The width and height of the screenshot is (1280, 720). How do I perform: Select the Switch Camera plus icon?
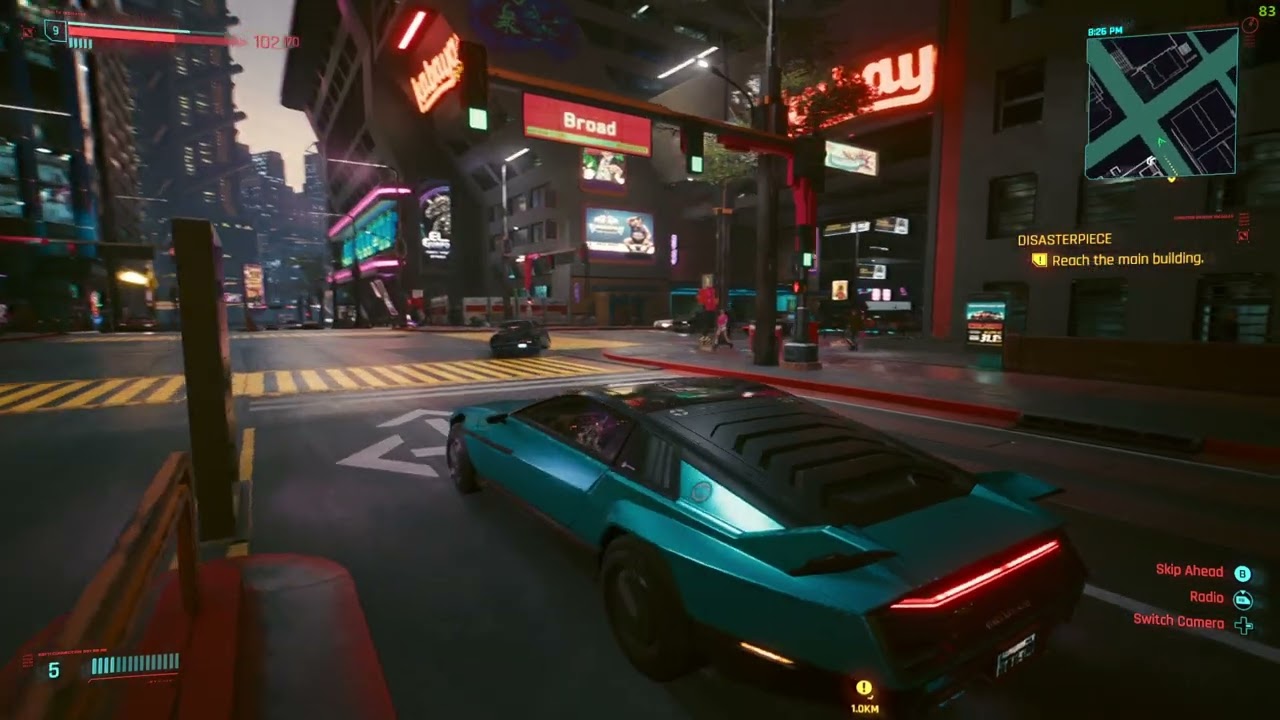[1244, 624]
